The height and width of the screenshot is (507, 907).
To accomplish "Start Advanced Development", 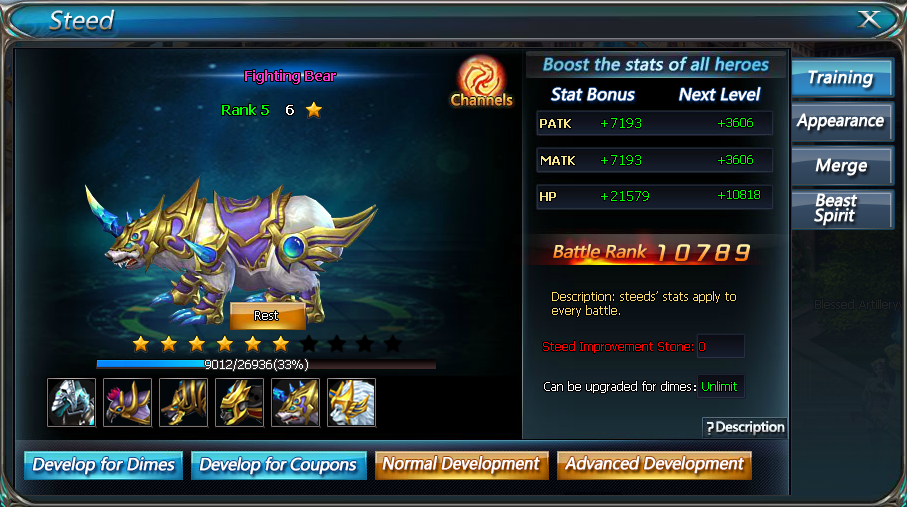I will [654, 465].
